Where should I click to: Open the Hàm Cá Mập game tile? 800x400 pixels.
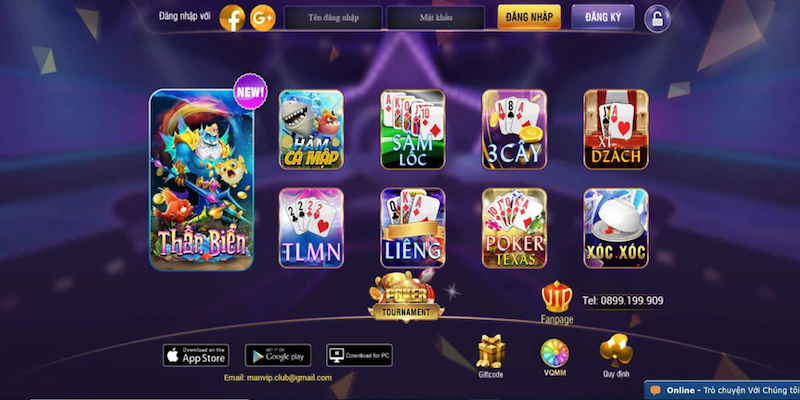pyautogui.click(x=311, y=130)
